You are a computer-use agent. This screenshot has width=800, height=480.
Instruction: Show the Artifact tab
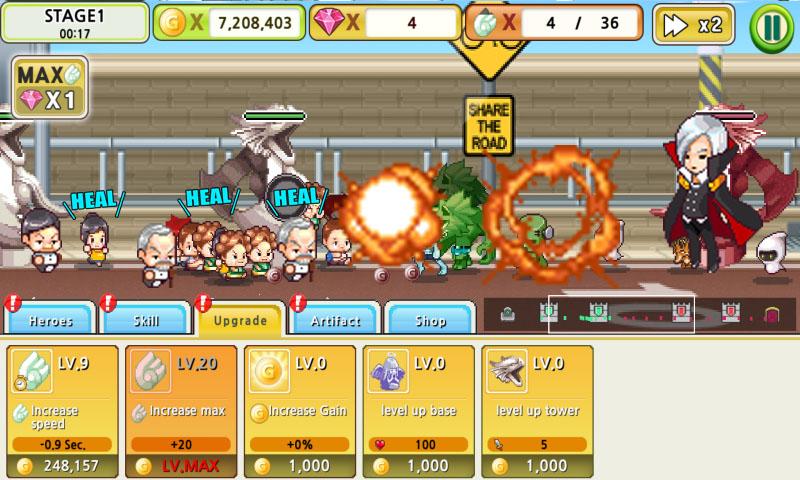(335, 320)
